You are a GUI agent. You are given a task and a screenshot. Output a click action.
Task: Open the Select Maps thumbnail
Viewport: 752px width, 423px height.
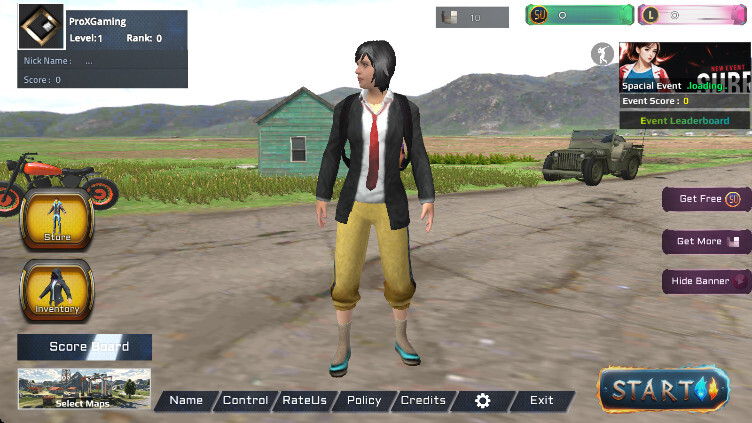coord(84,389)
